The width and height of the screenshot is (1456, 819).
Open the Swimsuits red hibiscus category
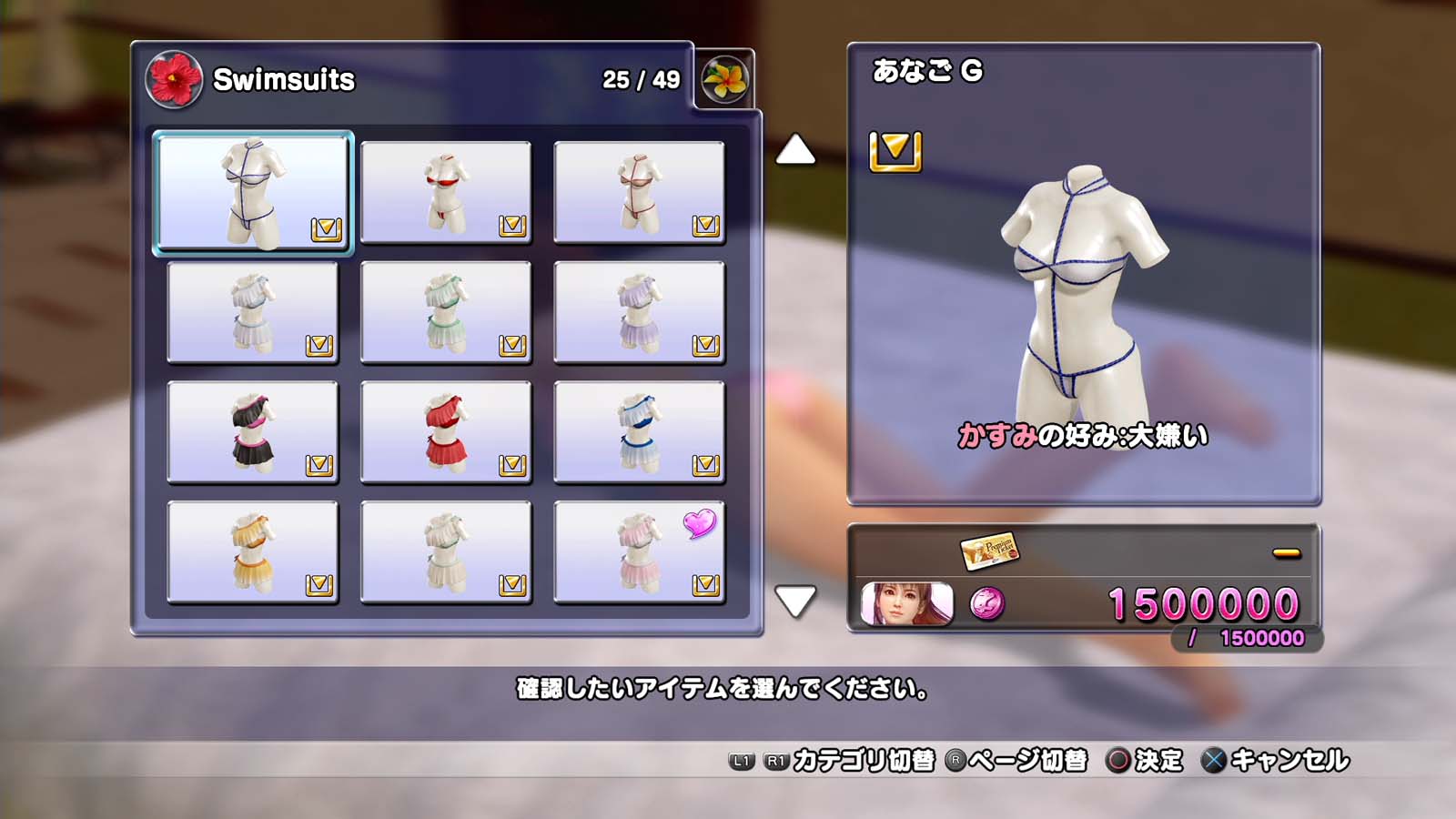(174, 79)
